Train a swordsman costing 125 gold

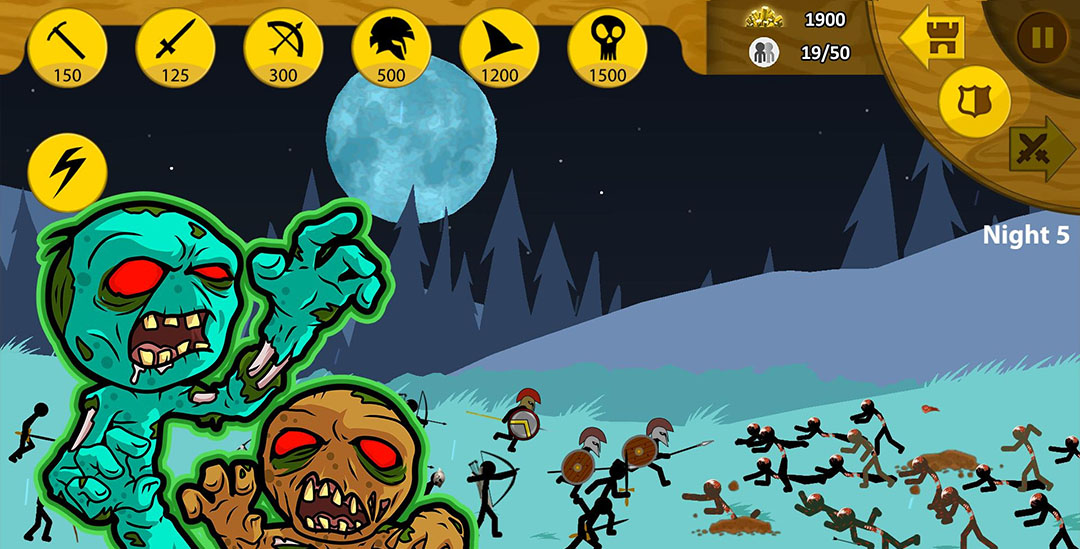point(175,47)
